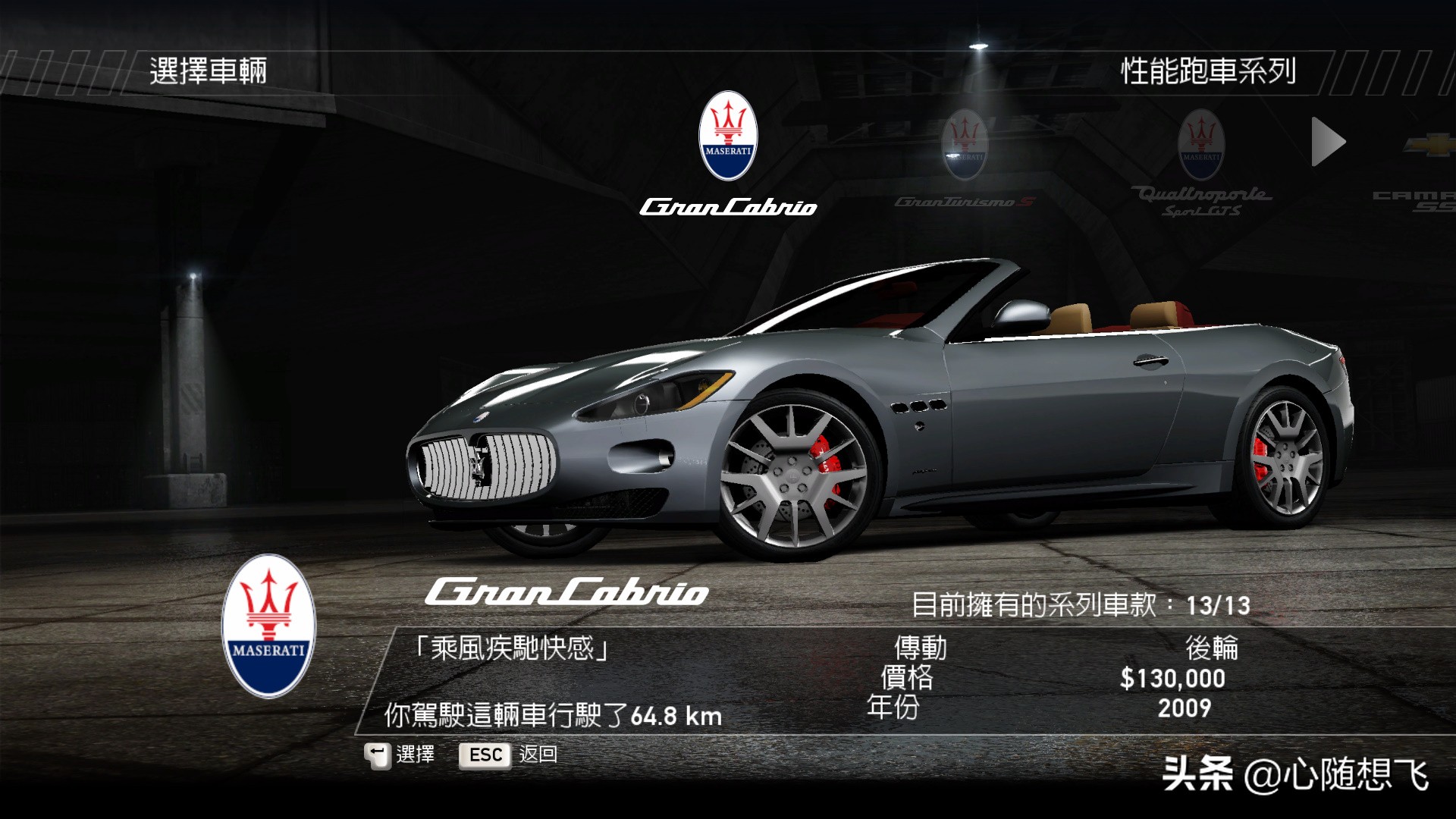The height and width of the screenshot is (819, 1456).
Task: Click the right arrow to scroll cars
Action: coord(1328,142)
